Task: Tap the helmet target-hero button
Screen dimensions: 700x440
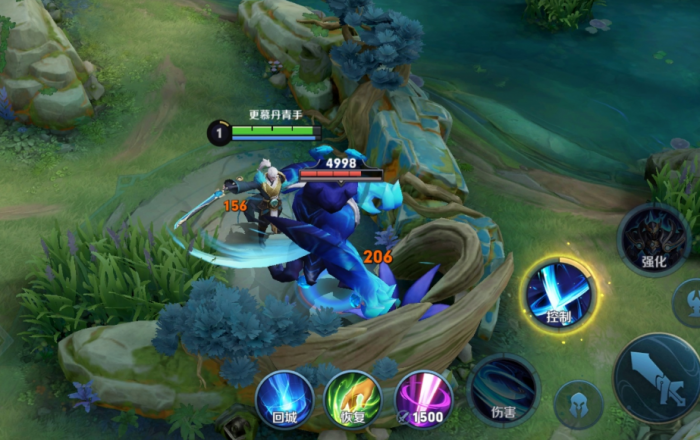Action: coord(579,405)
